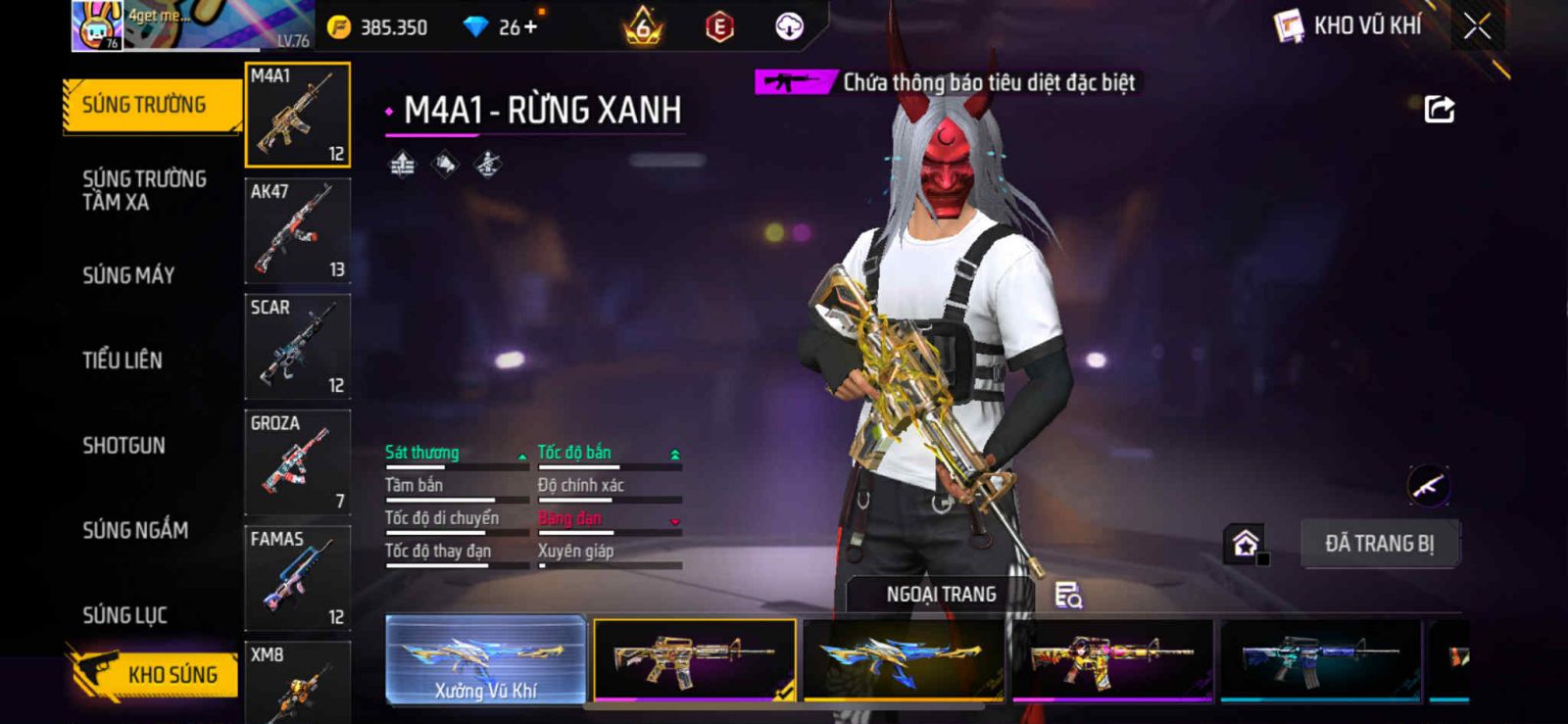This screenshot has height=724, width=1568.
Task: Switch to Súng Ngắm category
Action: [135, 530]
